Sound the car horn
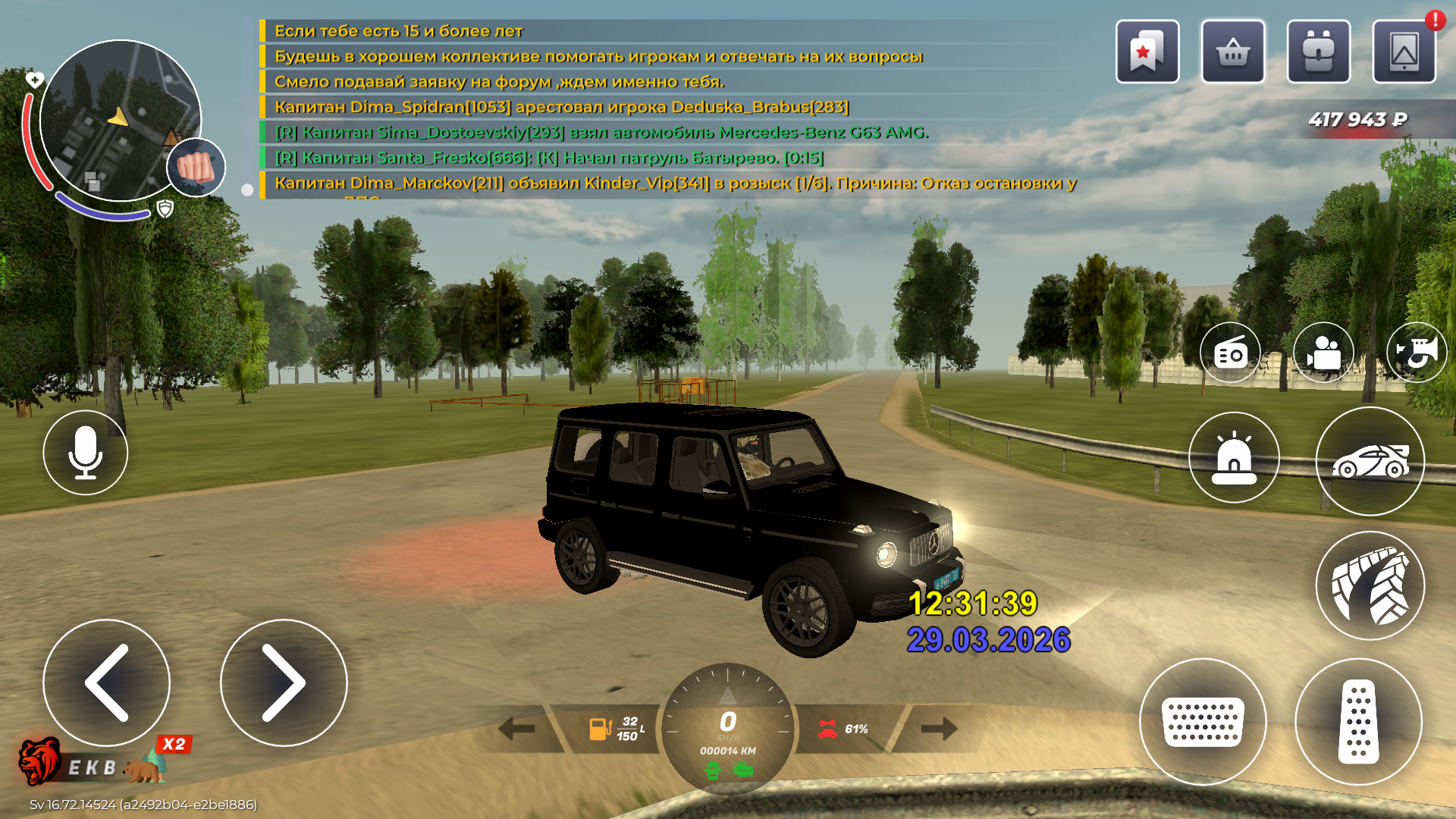This screenshot has width=1456, height=819. click(1416, 353)
